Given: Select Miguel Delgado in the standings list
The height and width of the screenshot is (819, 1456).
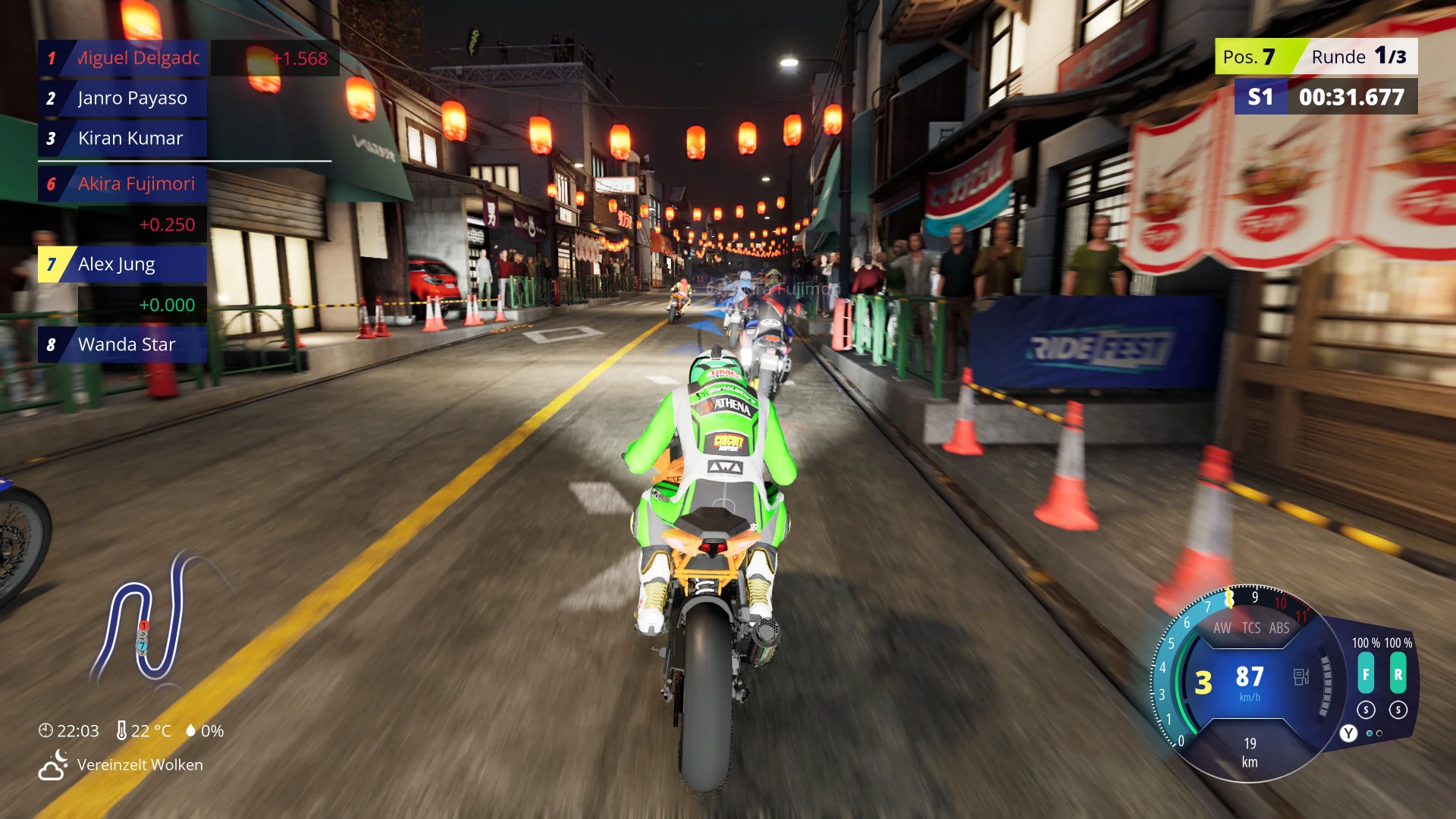Looking at the screenshot, I should (123, 58).
